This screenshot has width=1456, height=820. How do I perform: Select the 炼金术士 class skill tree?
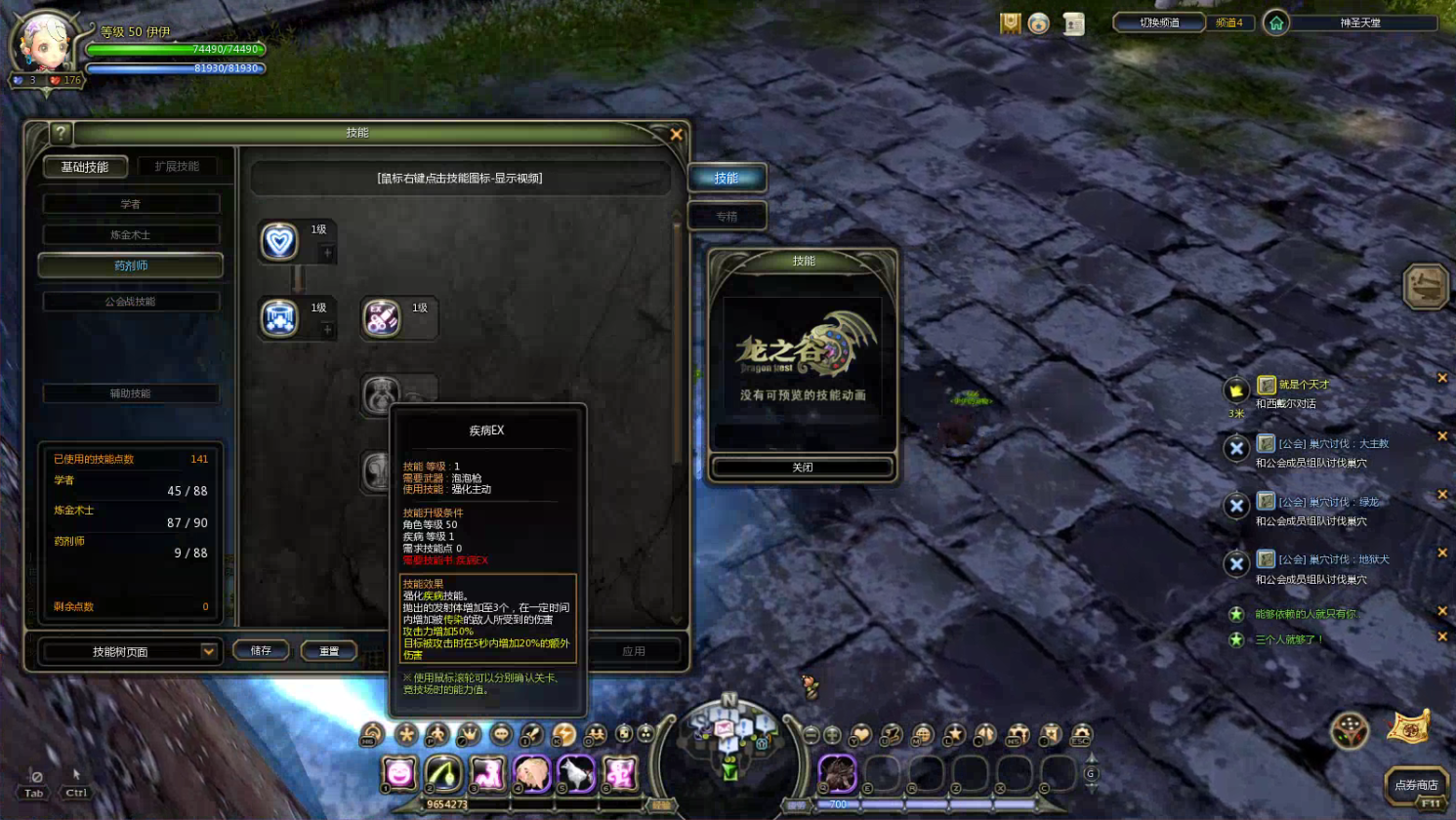(131, 235)
